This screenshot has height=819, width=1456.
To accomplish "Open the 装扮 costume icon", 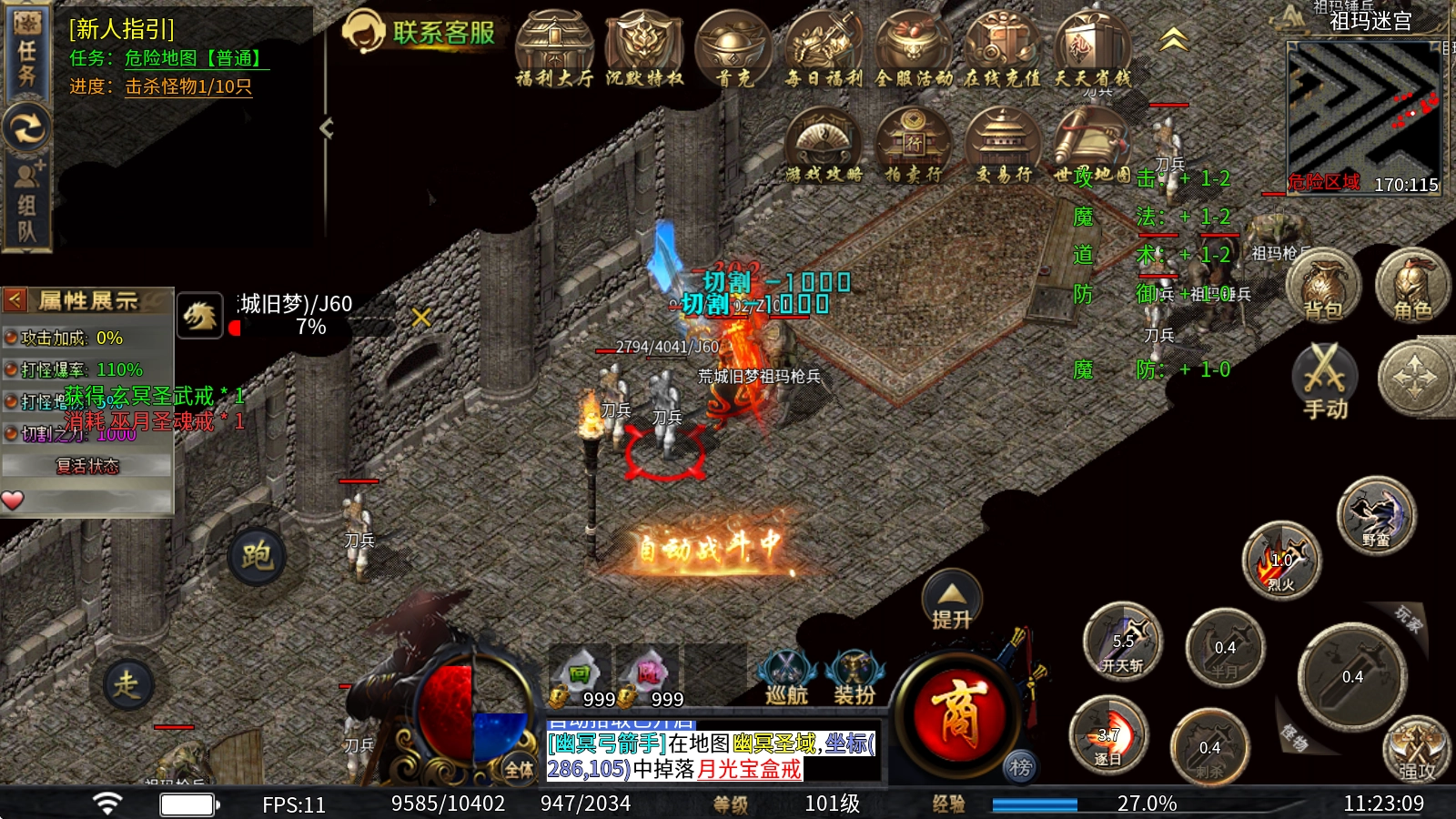I will pos(854,678).
